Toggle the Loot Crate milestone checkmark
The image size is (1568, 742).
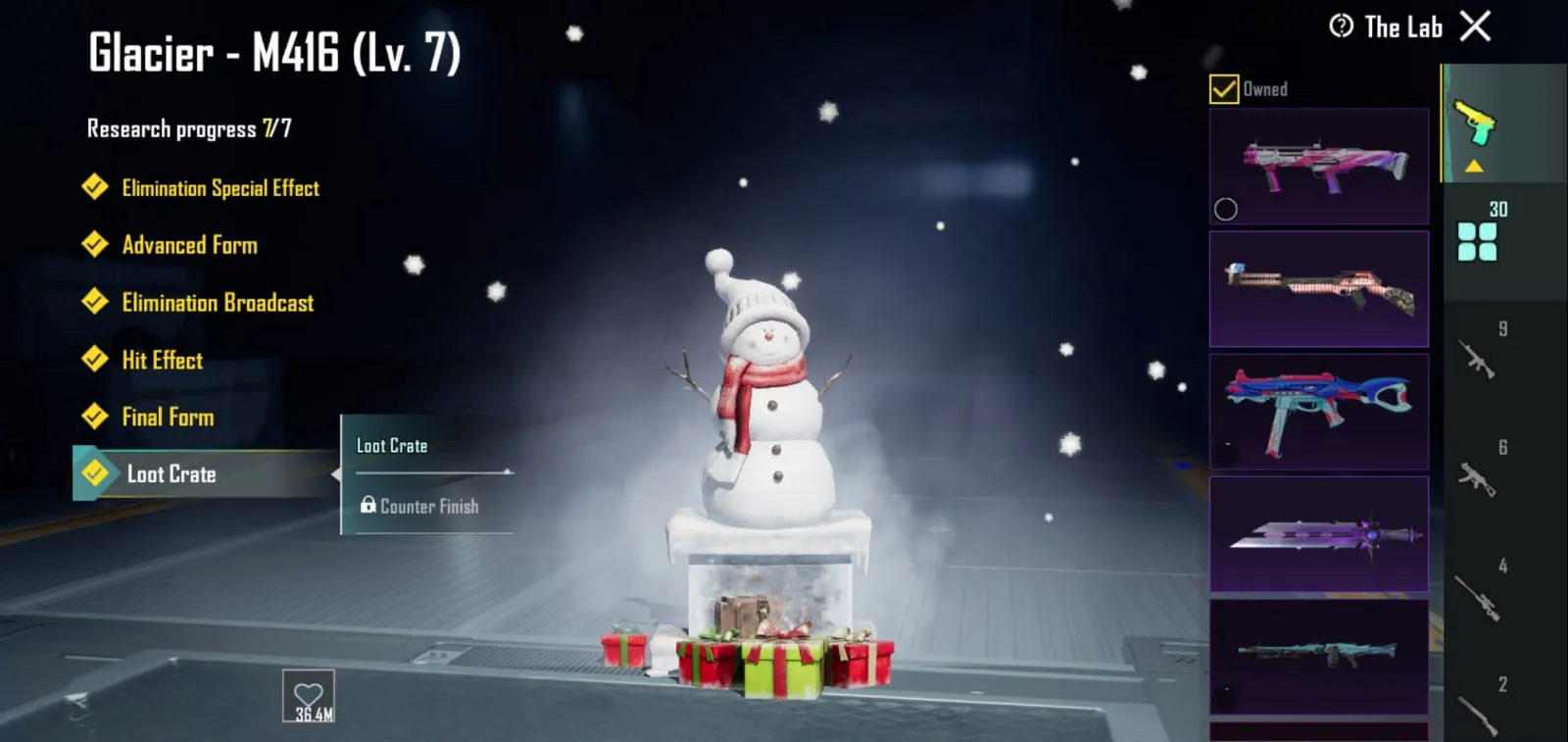94,474
